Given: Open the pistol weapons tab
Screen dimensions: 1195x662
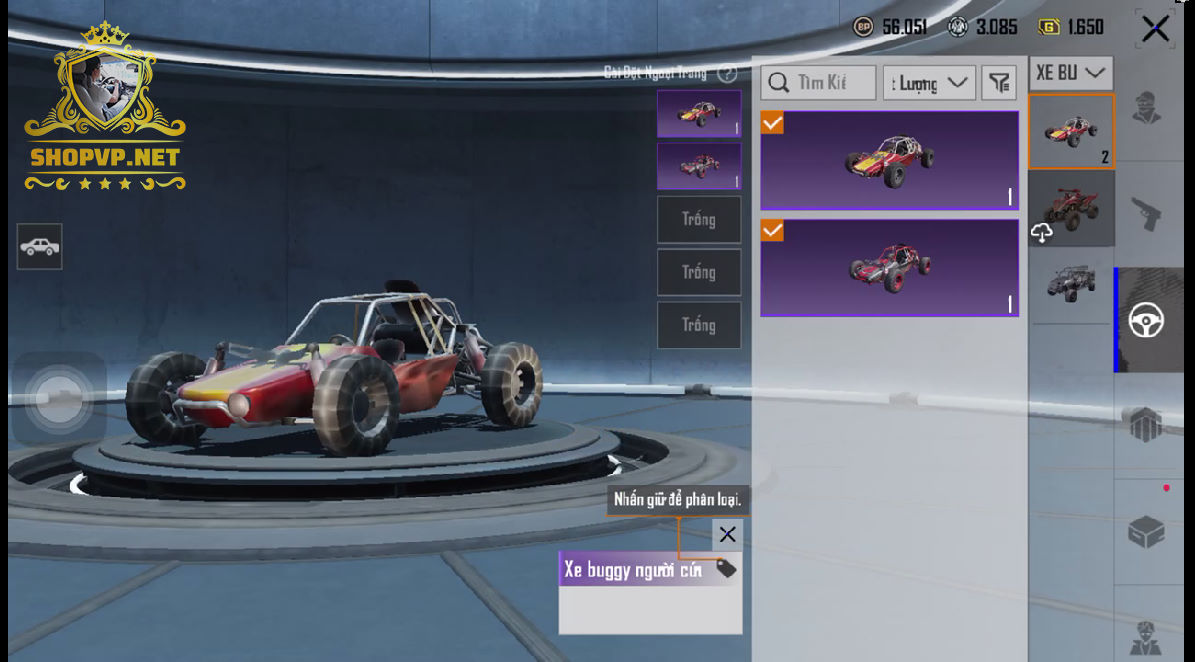Looking at the screenshot, I should [1146, 213].
